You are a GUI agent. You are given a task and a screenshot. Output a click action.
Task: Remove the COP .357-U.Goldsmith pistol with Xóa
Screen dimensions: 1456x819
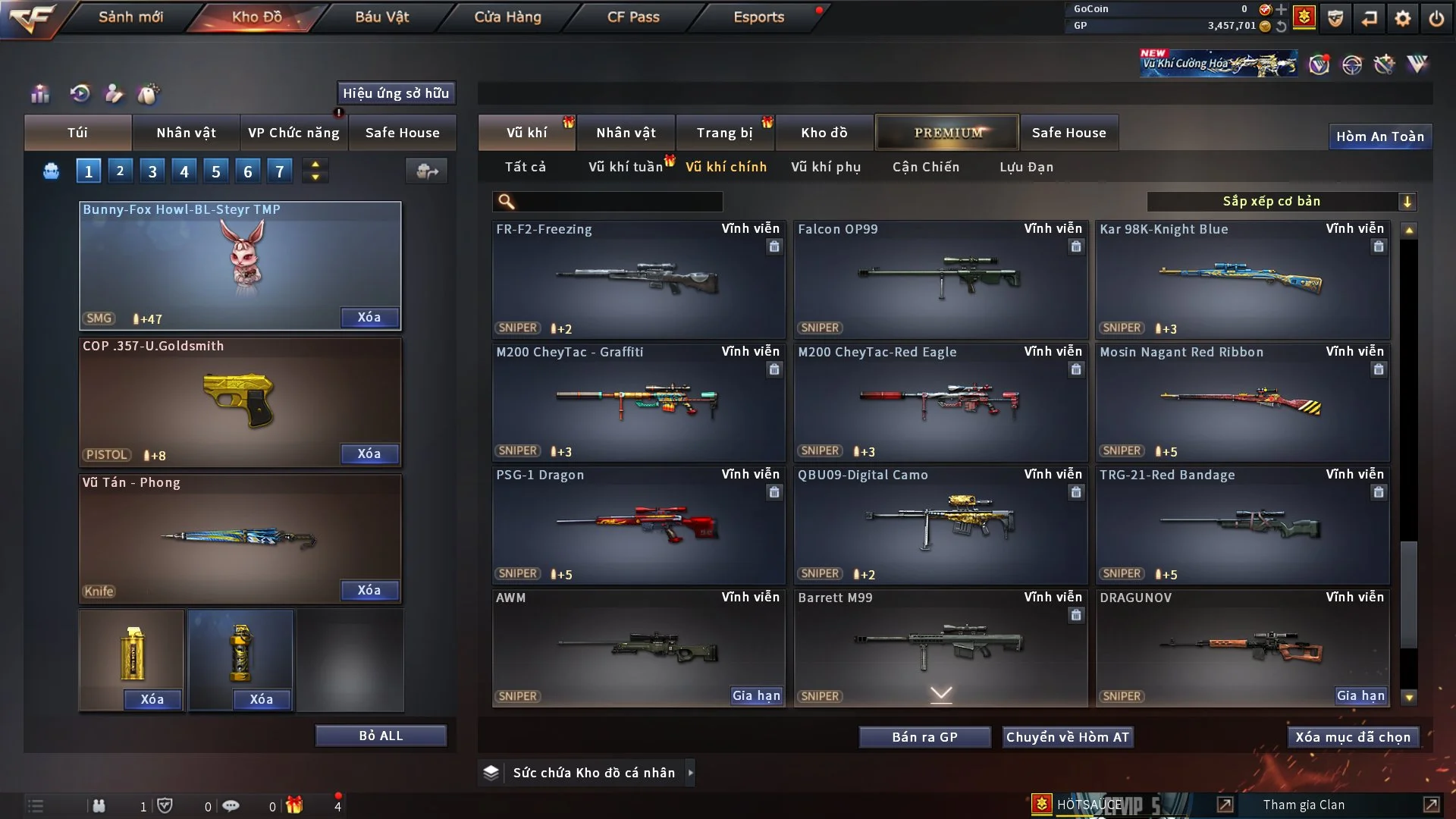(369, 453)
